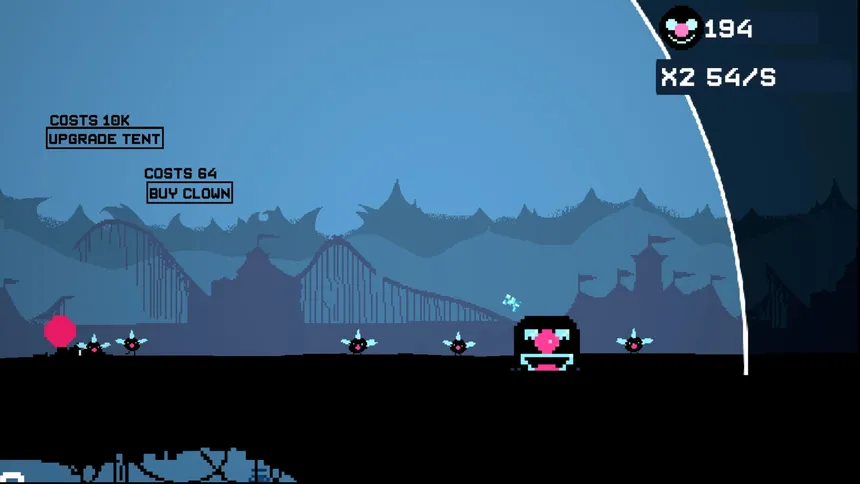Buy a clown for 64

pos(189,193)
